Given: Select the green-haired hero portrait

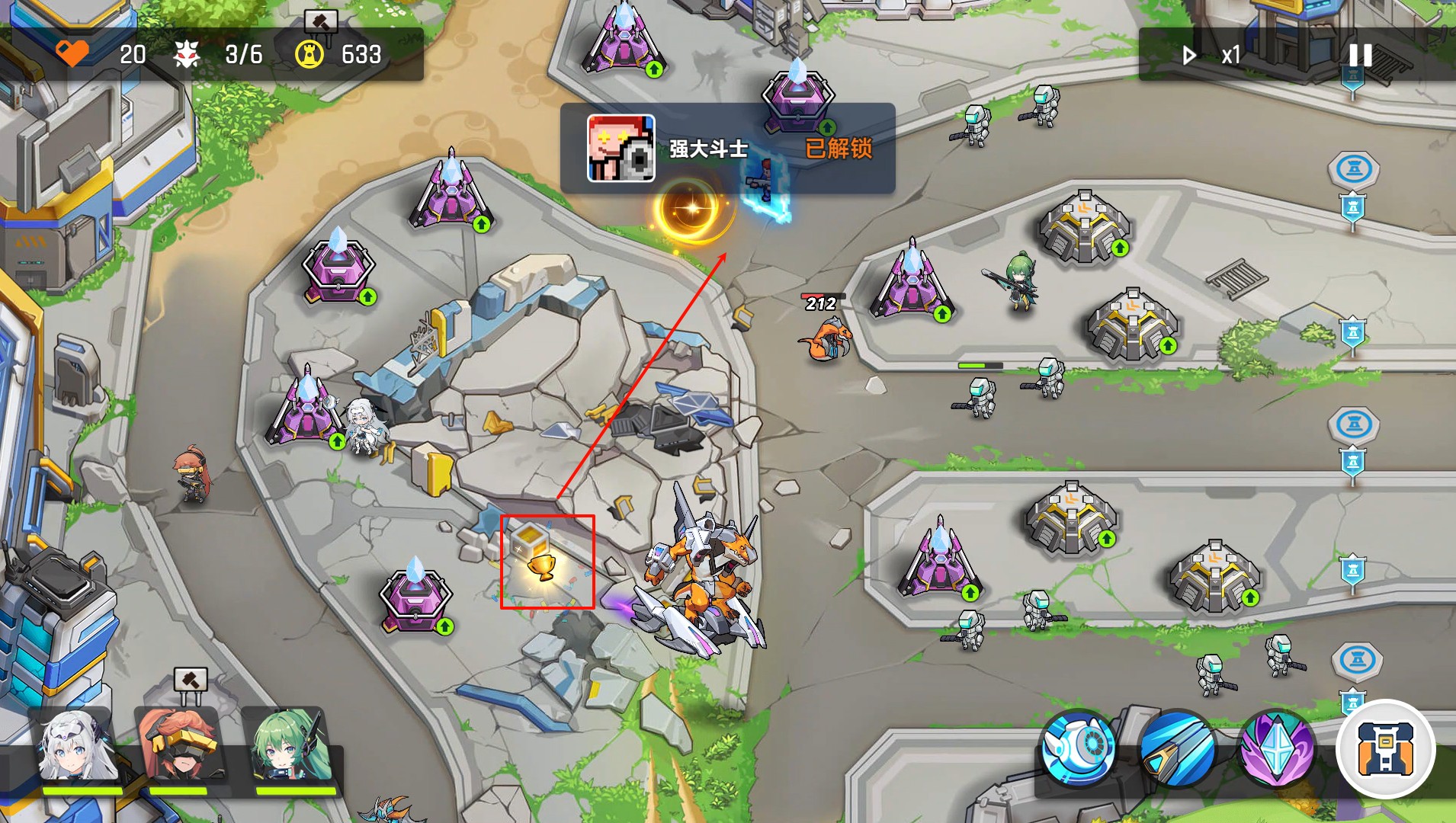Looking at the screenshot, I should [x=290, y=748].
